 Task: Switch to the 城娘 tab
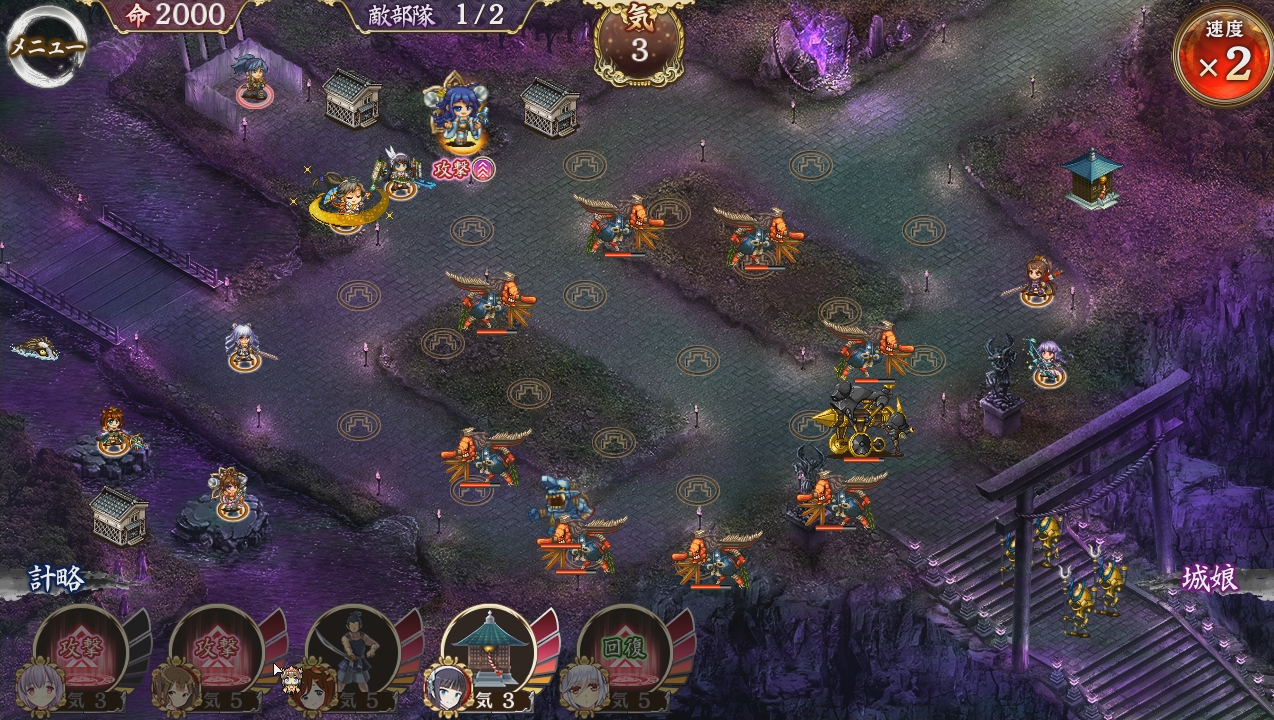click(x=1210, y=579)
